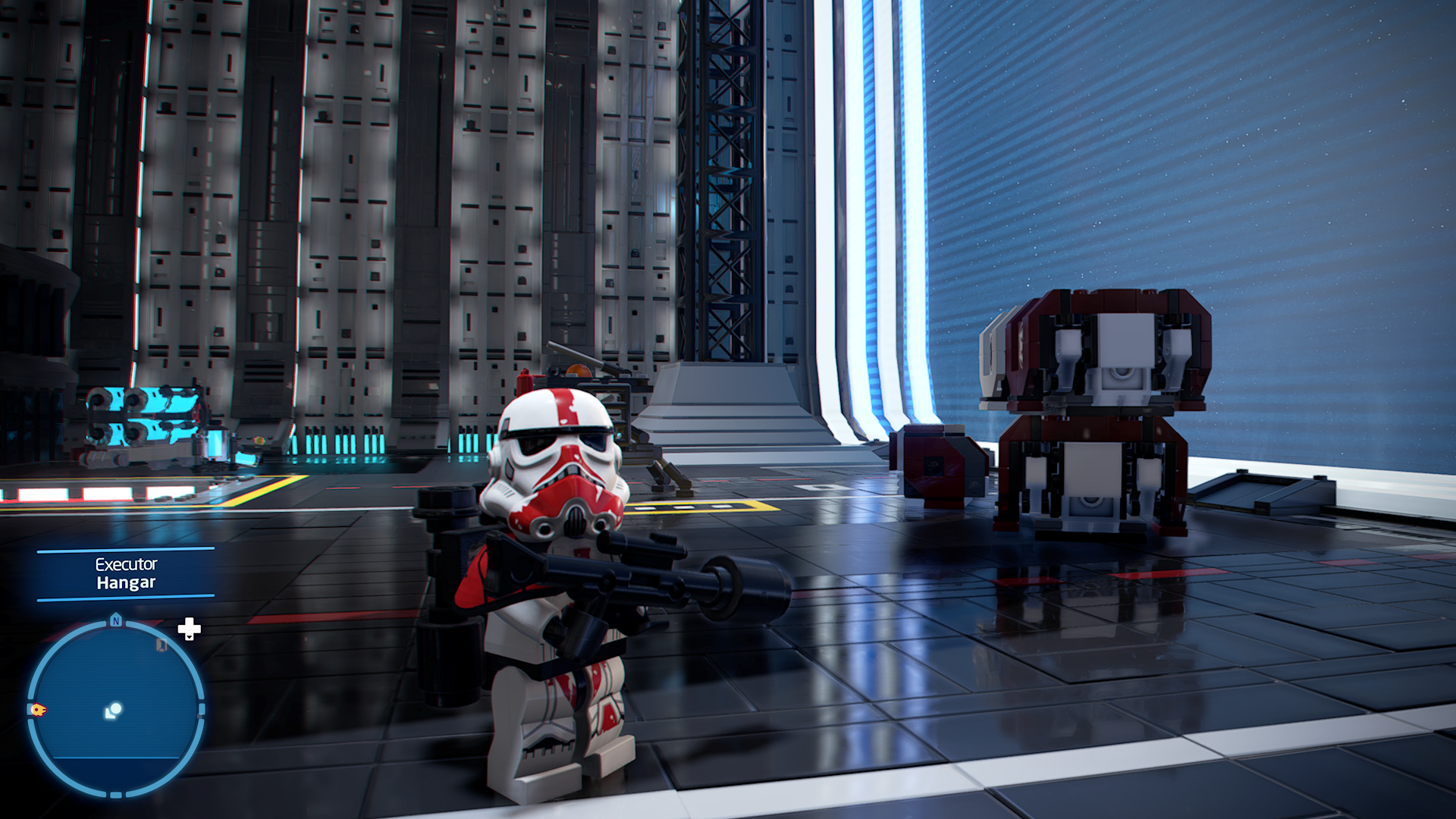Screen dimensions: 1456x819
Task: Select the faded door marker on minimap
Action: tap(162, 645)
